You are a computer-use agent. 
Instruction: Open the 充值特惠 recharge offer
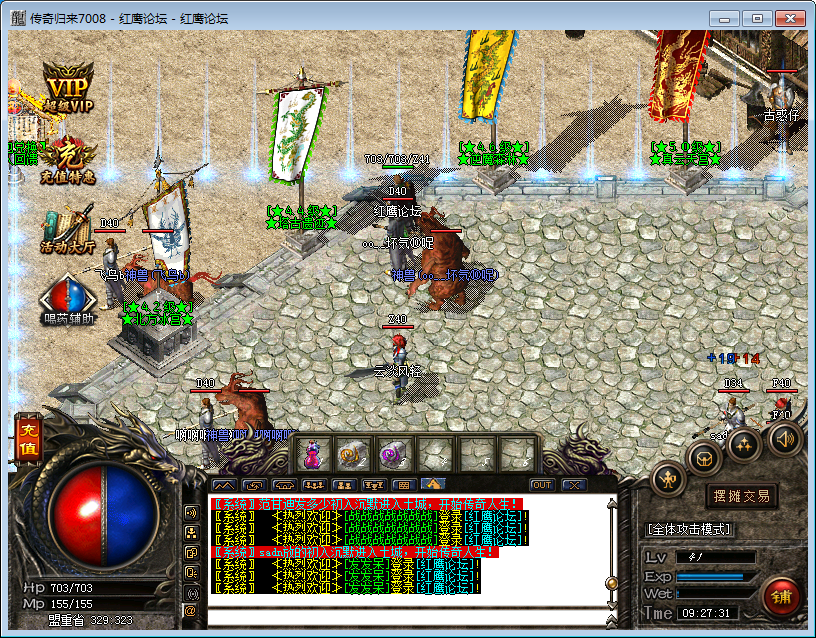pyautogui.click(x=68, y=160)
